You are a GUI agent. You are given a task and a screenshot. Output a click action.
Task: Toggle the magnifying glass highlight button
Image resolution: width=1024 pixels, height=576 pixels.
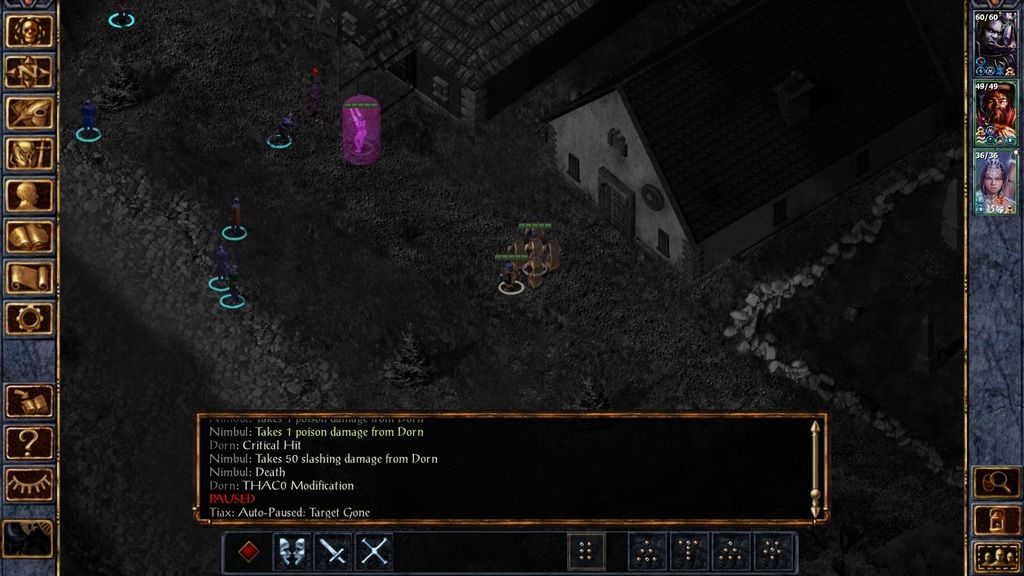point(996,483)
